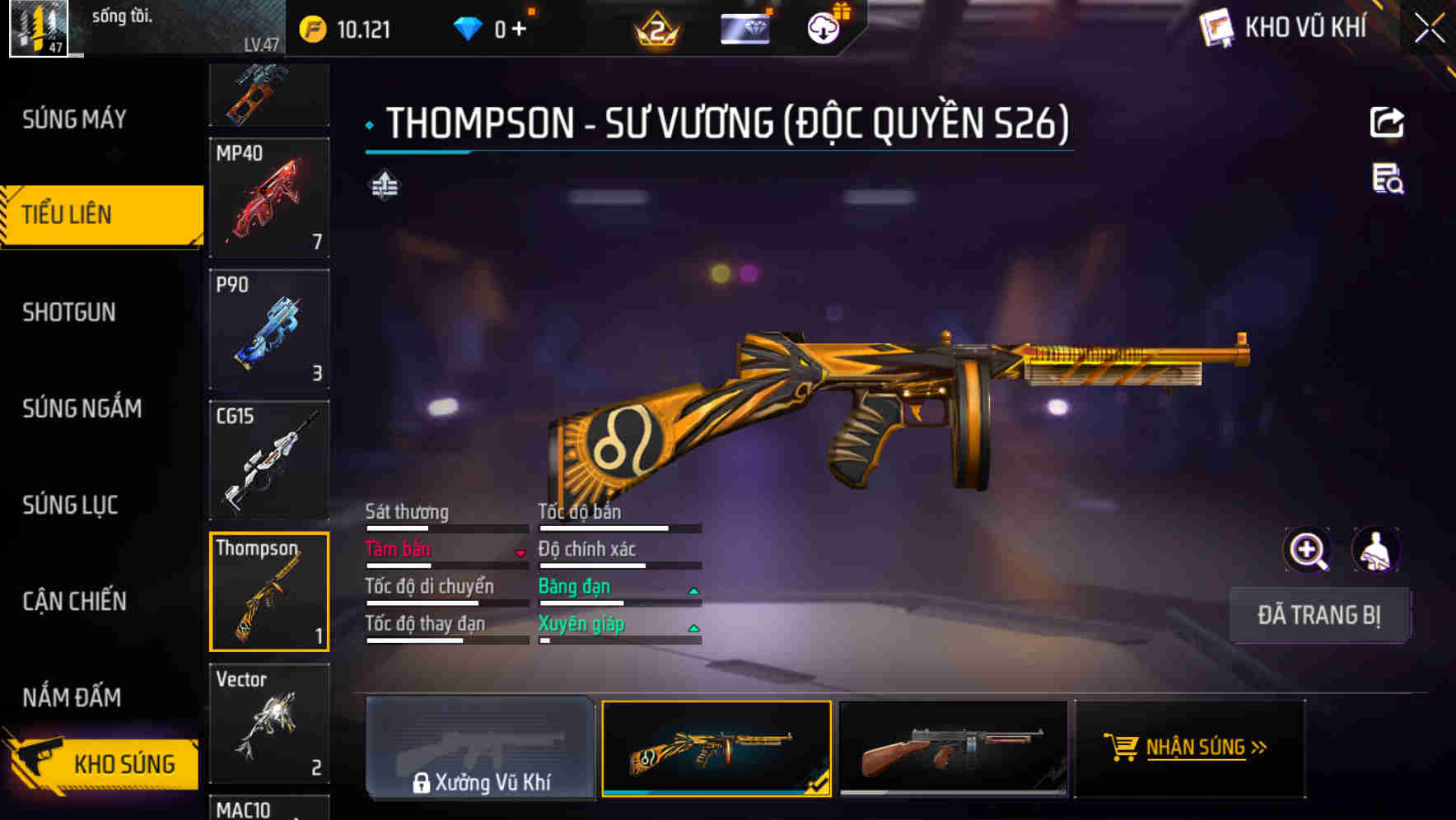The width and height of the screenshot is (1456, 820).
Task: Tap the diamond plus to buy diamonds
Action: 519,28
